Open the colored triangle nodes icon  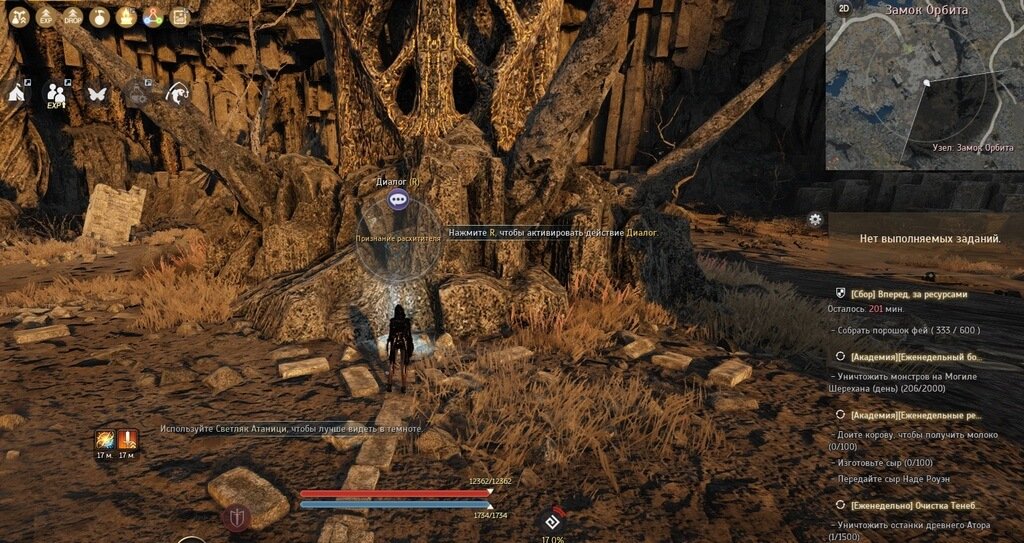[153, 17]
